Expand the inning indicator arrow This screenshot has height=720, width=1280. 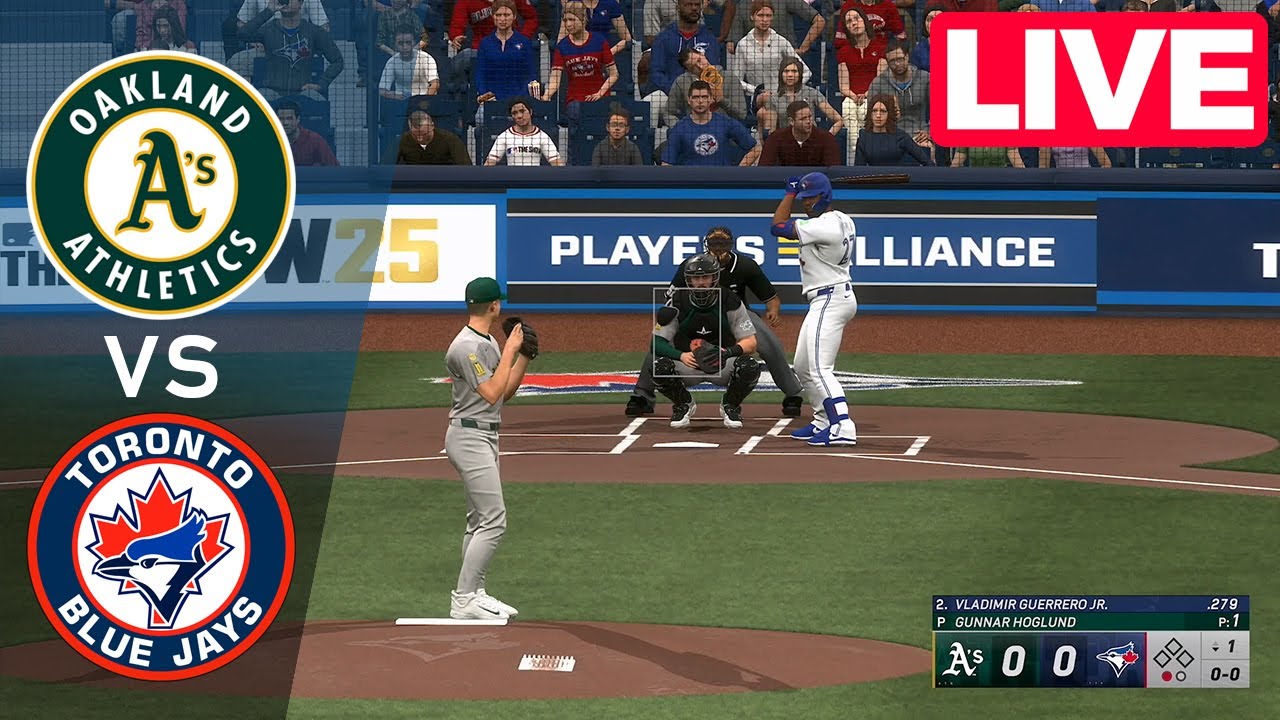click(1216, 648)
